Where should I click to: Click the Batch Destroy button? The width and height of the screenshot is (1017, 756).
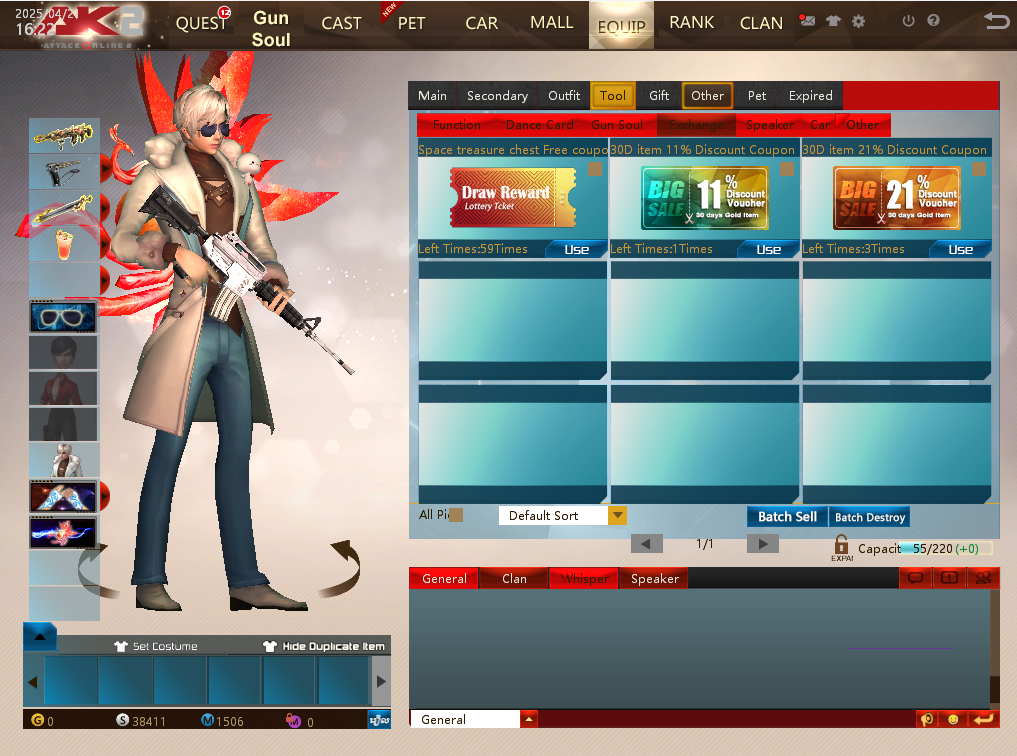(x=870, y=517)
